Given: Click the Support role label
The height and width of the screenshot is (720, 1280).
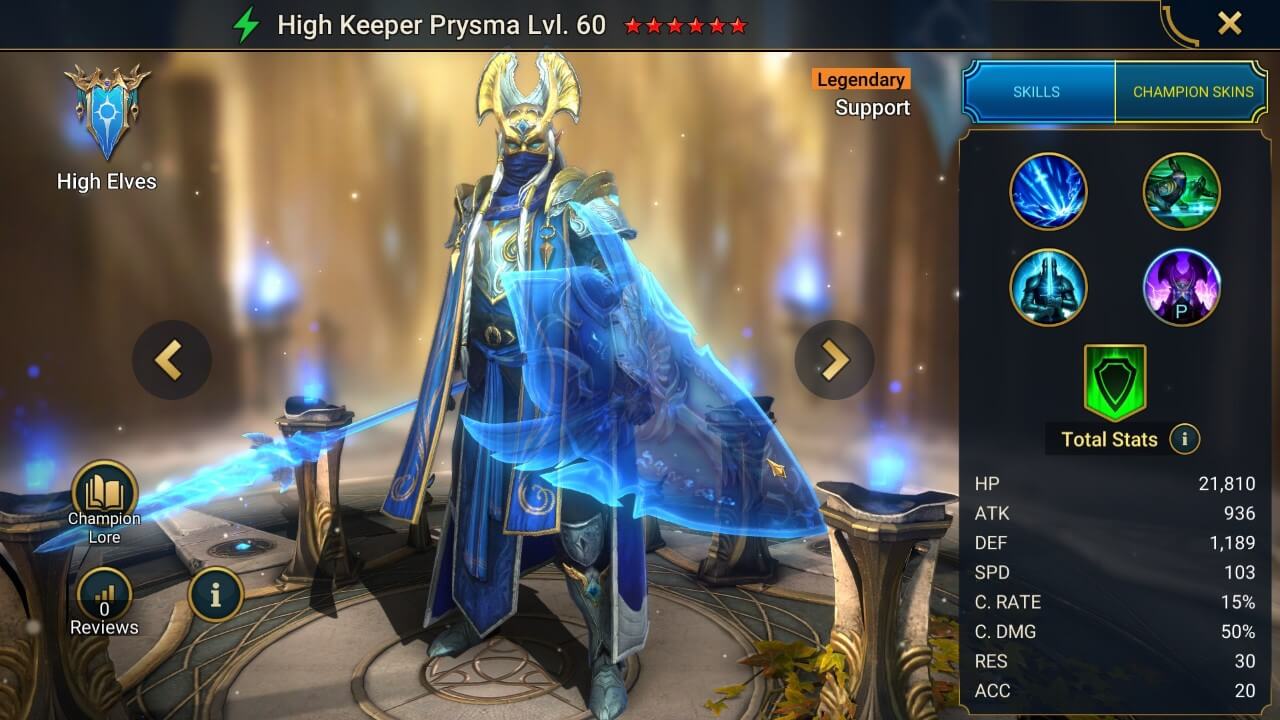Looking at the screenshot, I should pos(871,108).
